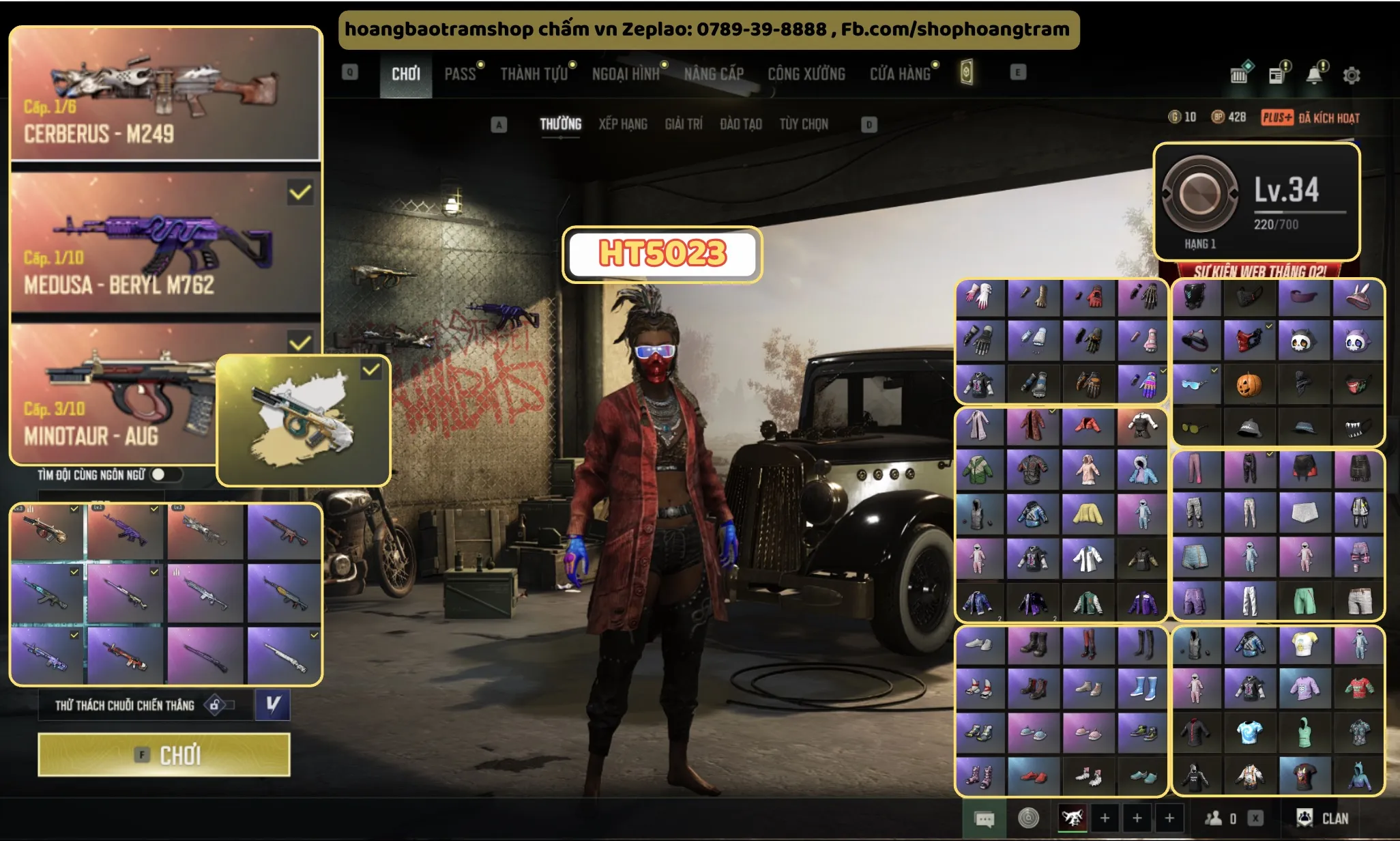Image resolution: width=1400 pixels, height=841 pixels.
Task: Select the Cerberus - M249 skin card
Action: [165, 94]
